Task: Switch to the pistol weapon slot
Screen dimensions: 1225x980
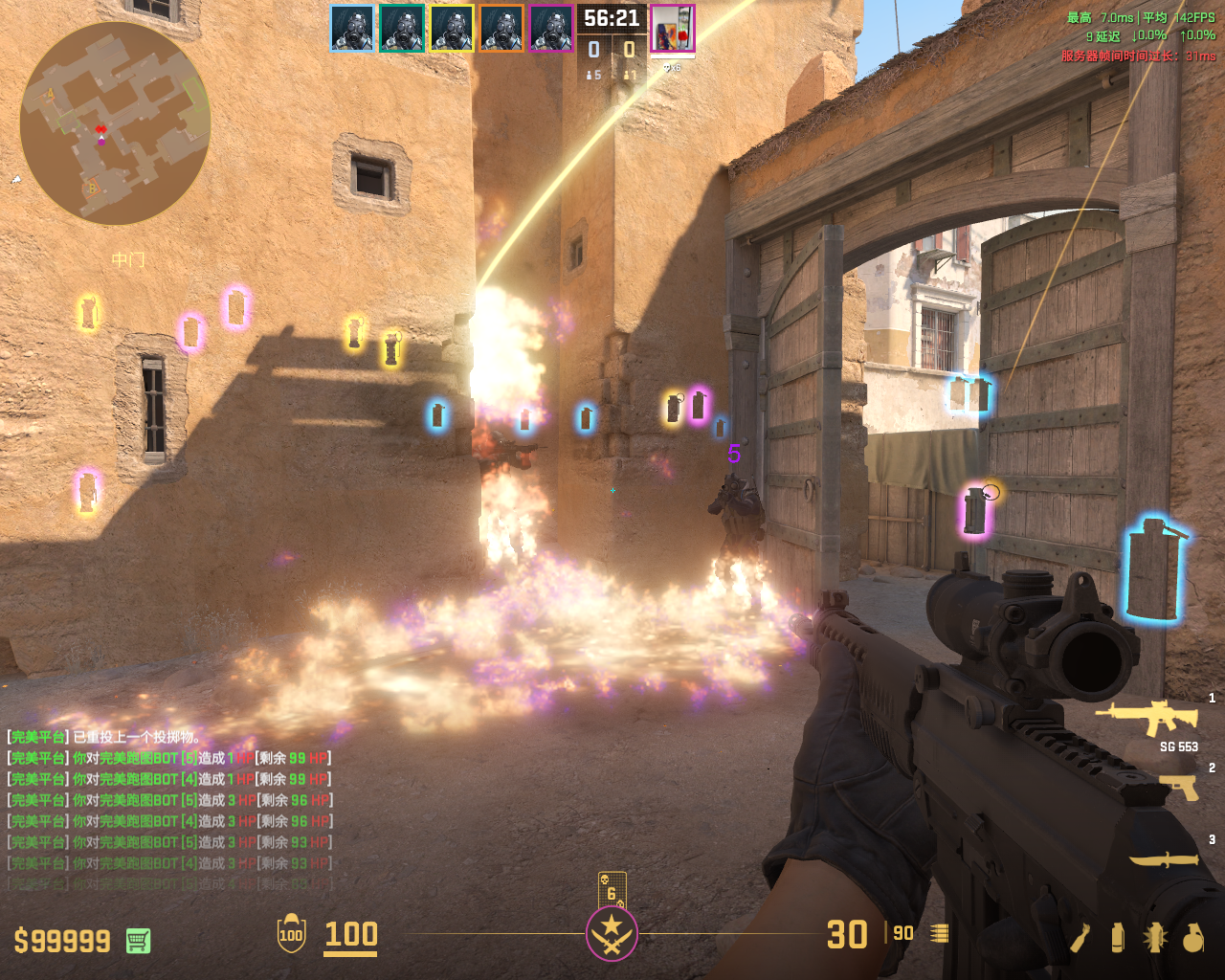Action: (1178, 787)
